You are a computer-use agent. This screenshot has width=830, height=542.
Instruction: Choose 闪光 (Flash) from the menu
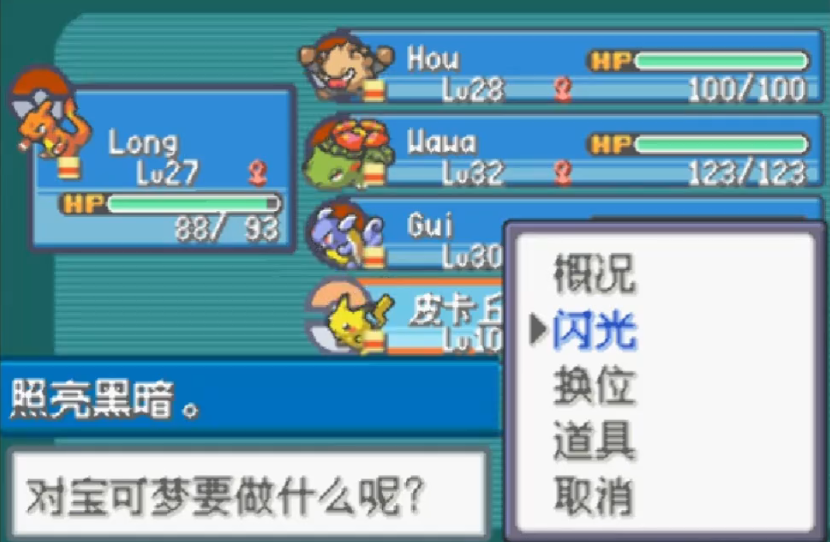click(594, 329)
